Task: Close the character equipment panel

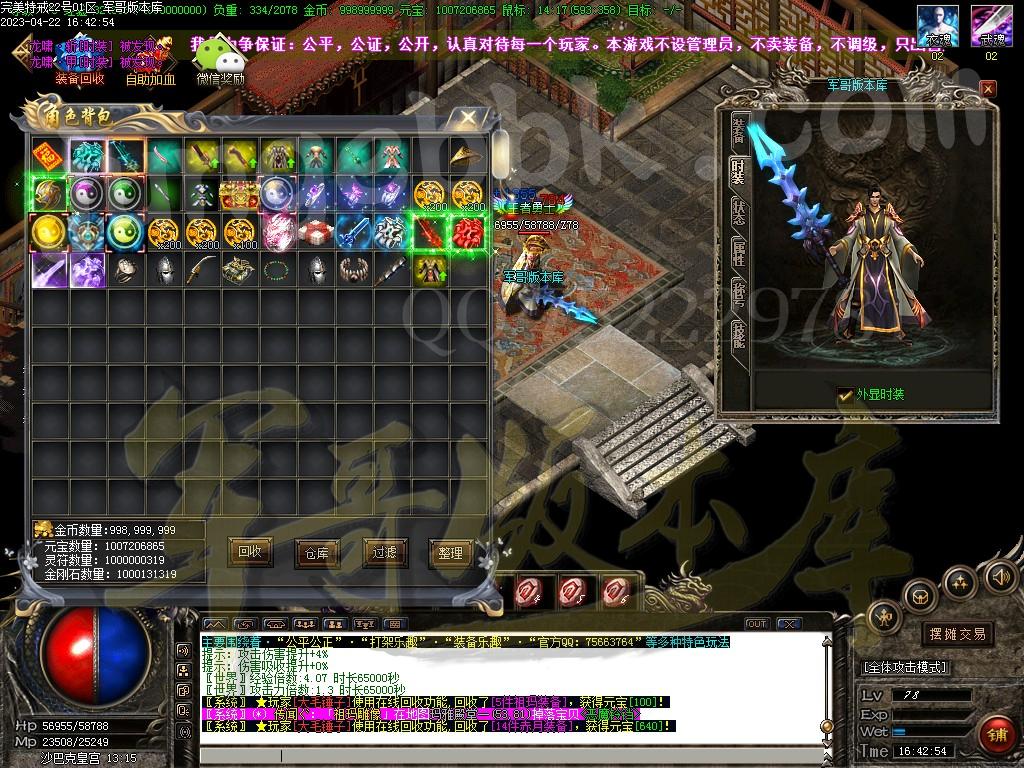Action: pyautogui.click(x=988, y=89)
